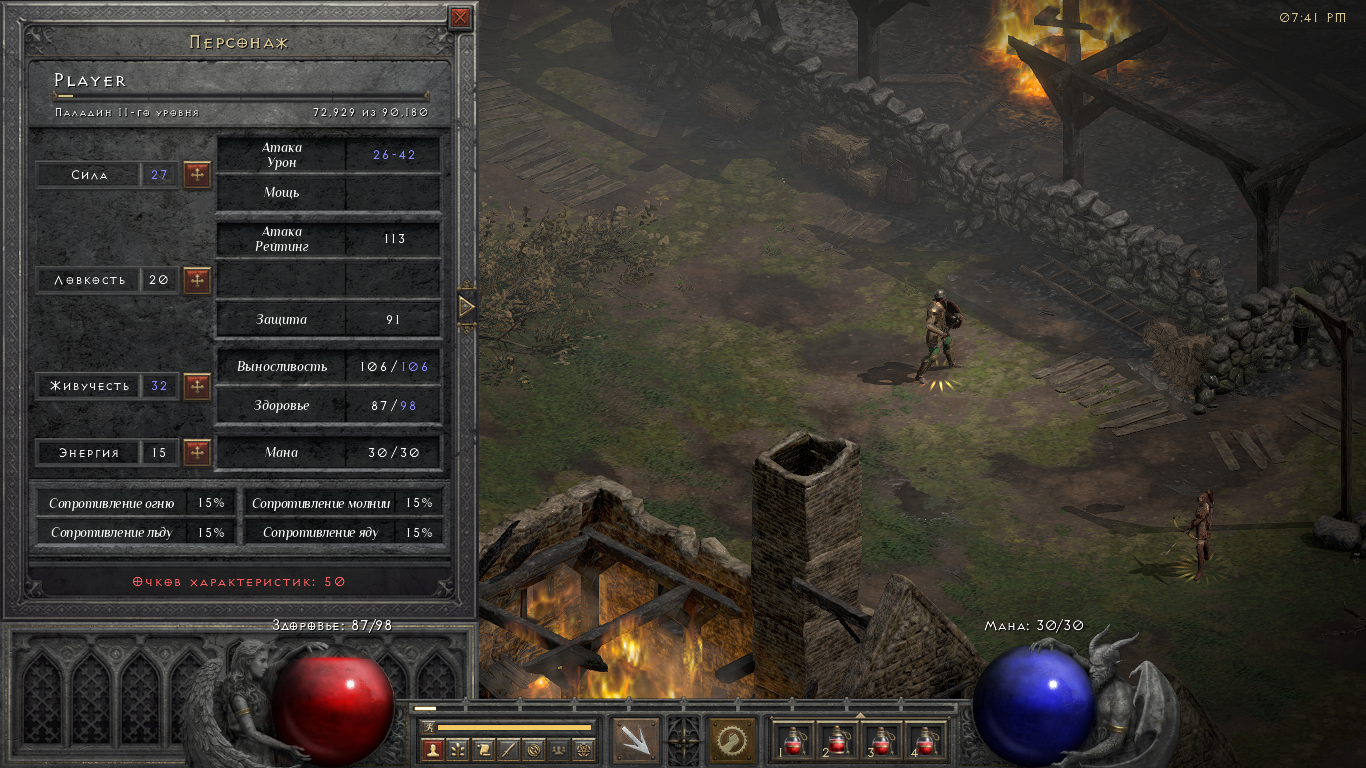Image resolution: width=1366 pixels, height=768 pixels.
Task: Open the quest log scroll icon
Action: (x=483, y=749)
